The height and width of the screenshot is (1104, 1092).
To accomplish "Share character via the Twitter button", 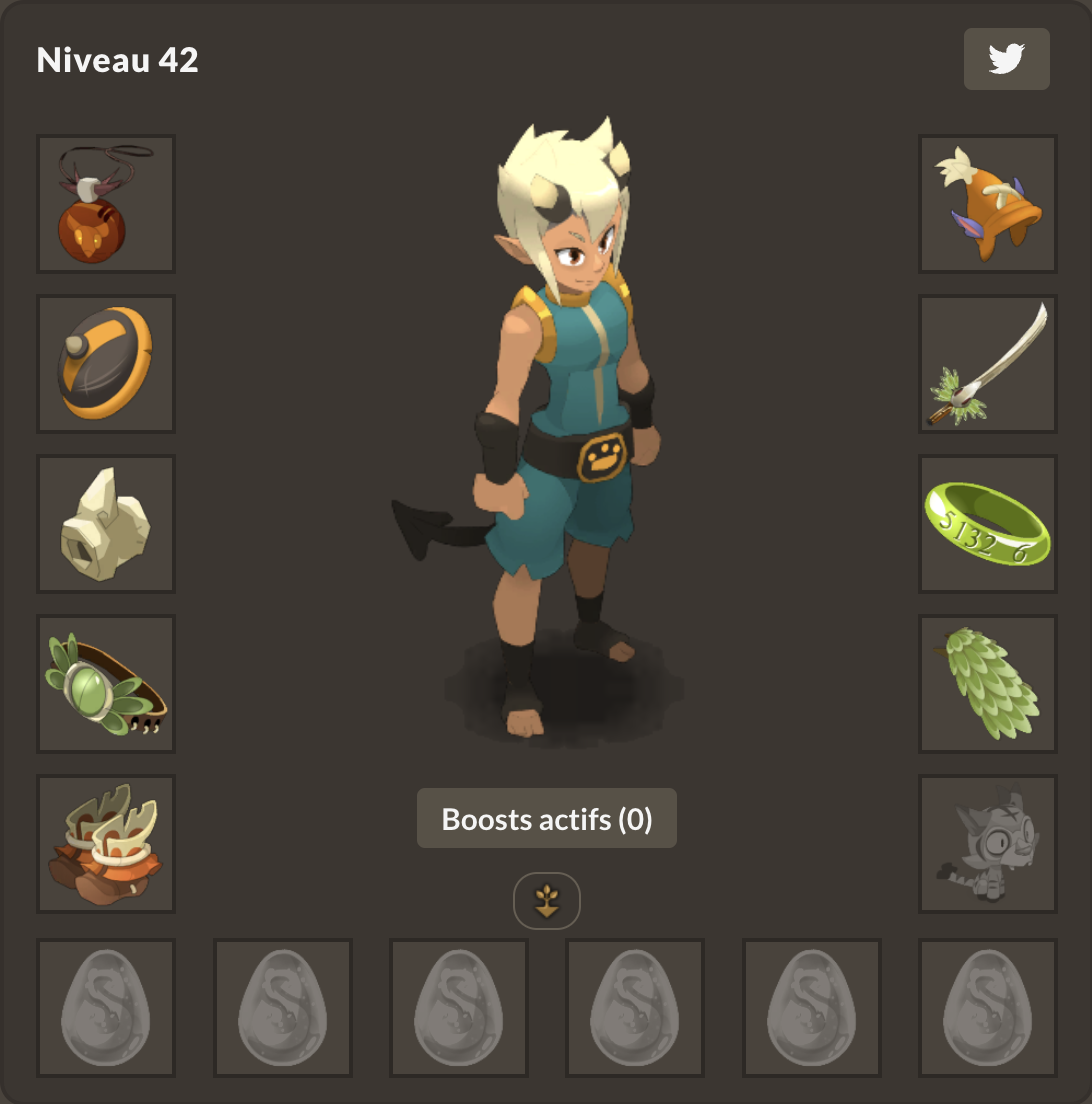I will coord(1006,59).
